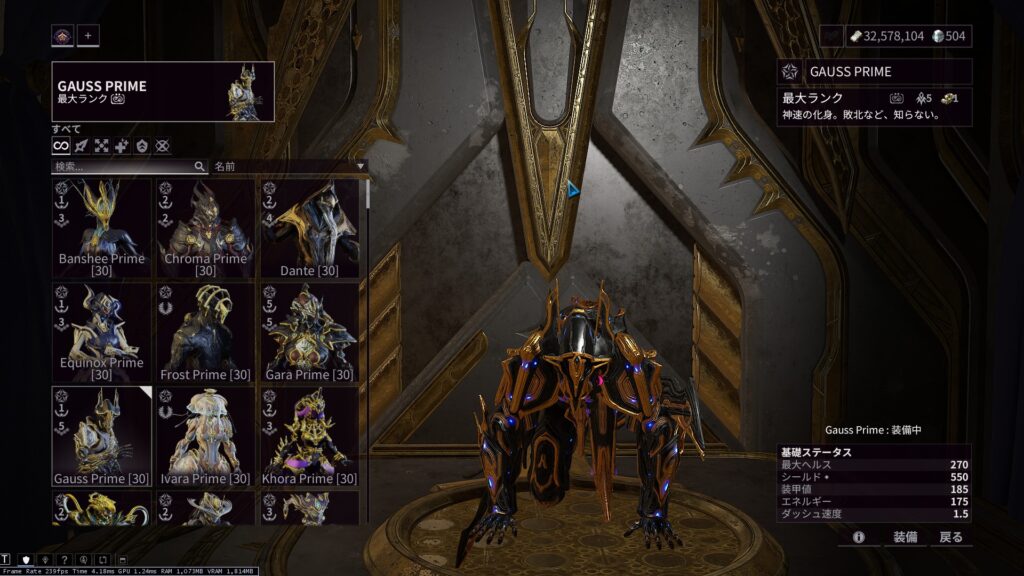The image size is (1024, 576).
Task: Click the Gauss Prime grid tile
Action: 101,435
